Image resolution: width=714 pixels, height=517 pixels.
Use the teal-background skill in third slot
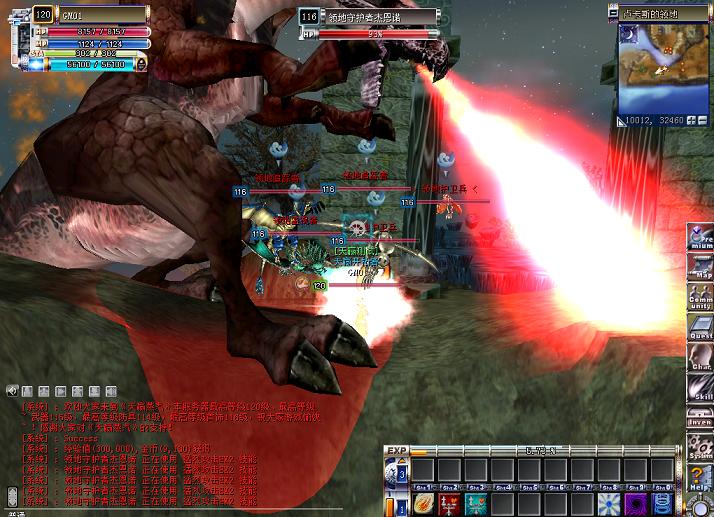click(x=476, y=503)
